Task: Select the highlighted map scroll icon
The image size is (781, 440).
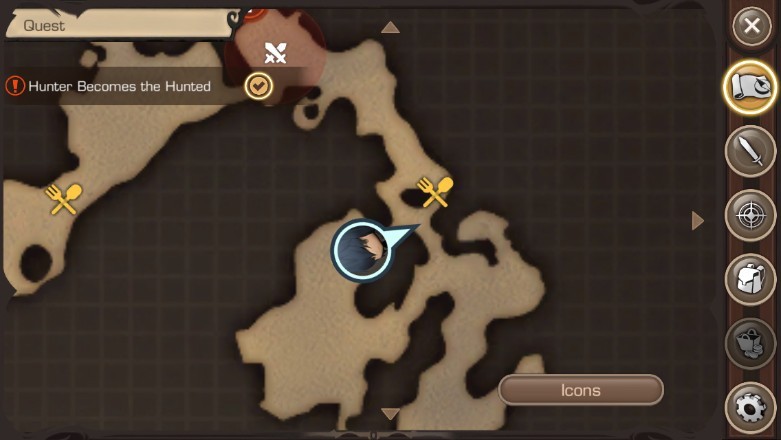Action: coord(751,89)
